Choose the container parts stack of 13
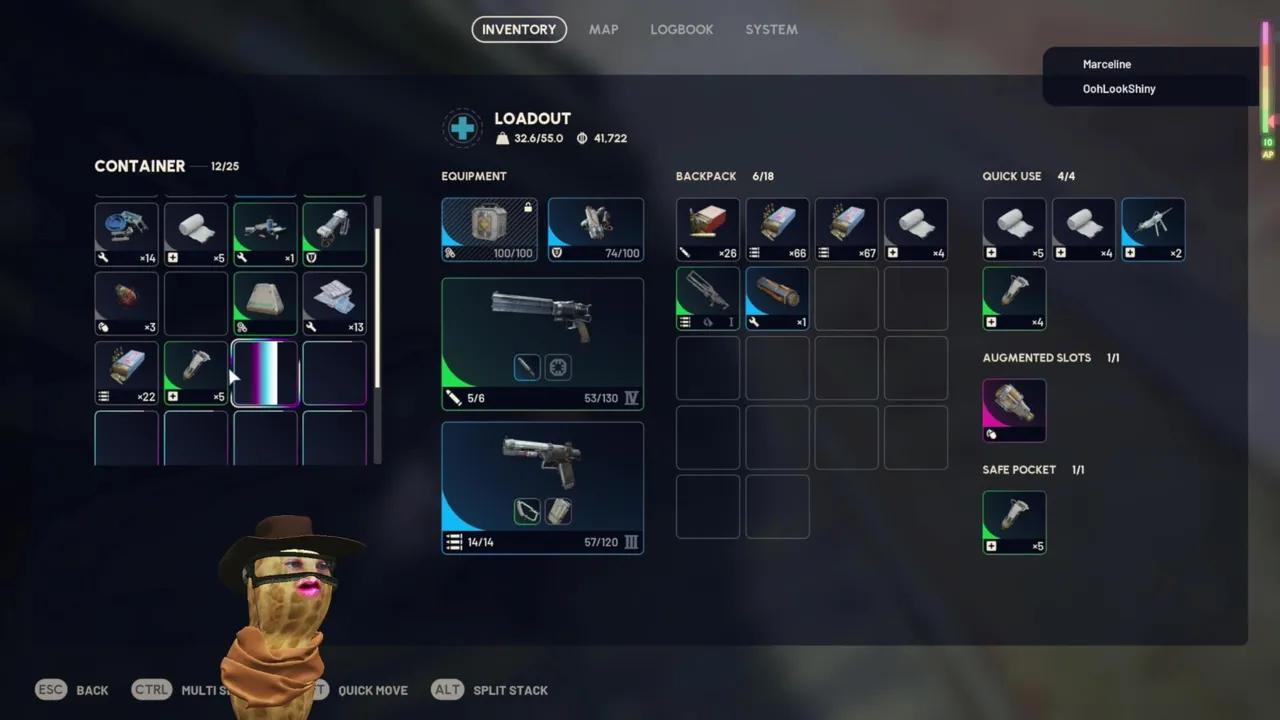 coord(334,303)
